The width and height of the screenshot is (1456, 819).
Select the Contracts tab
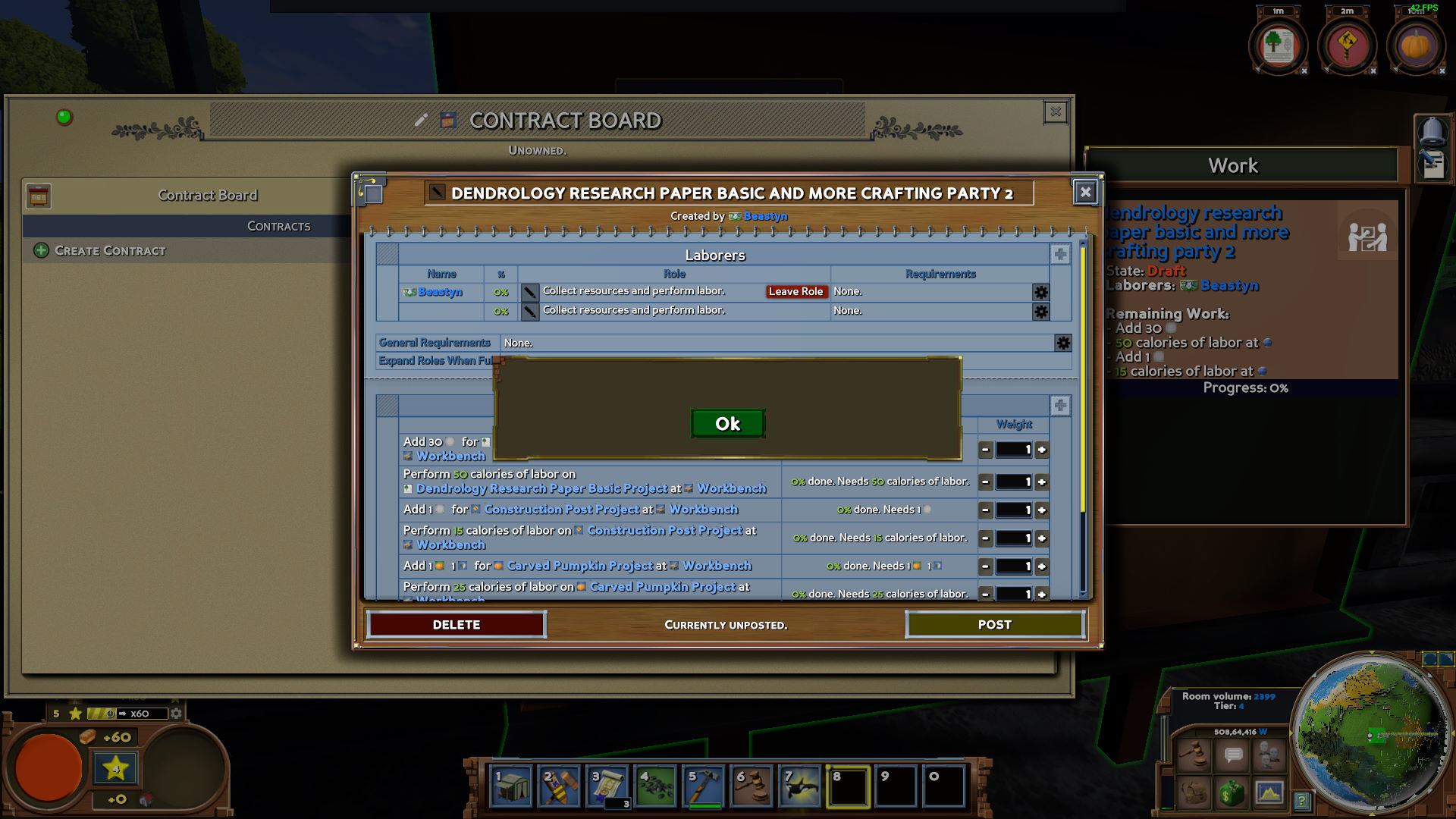pyautogui.click(x=278, y=226)
